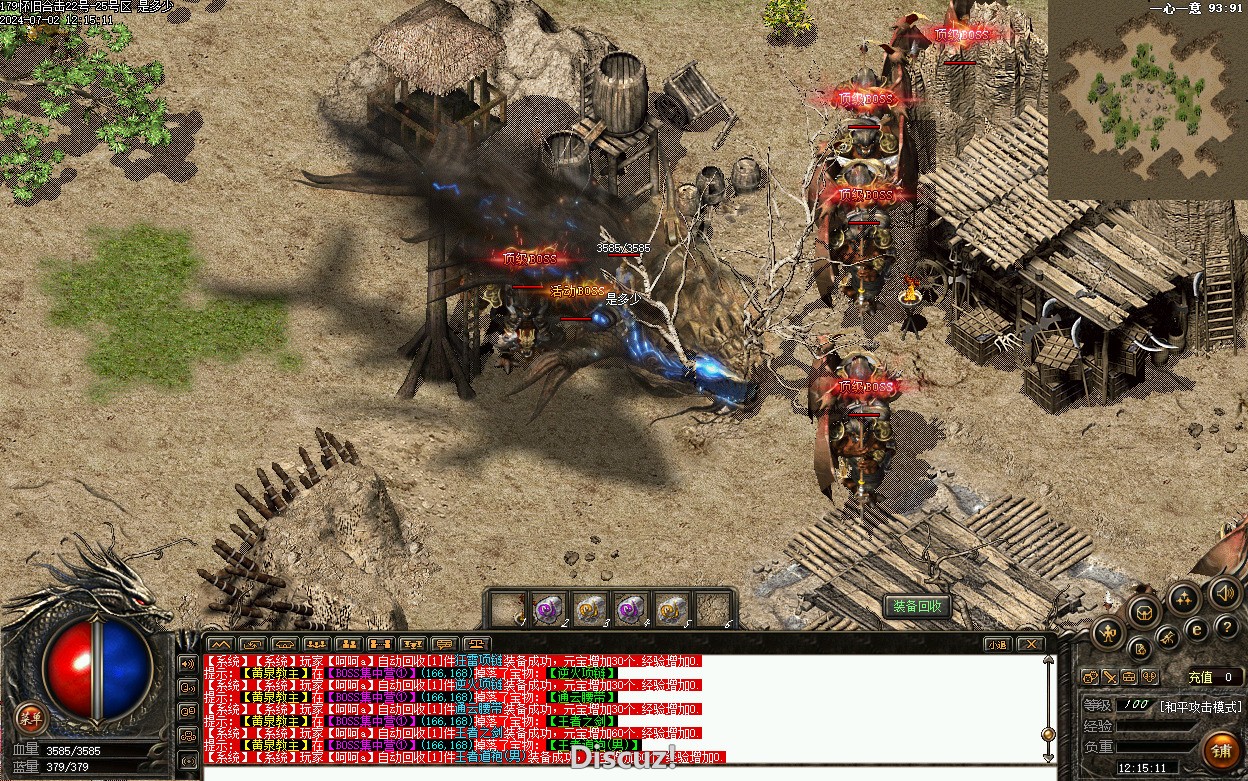
Task: Use the gold scroll in hotbar slot 5
Action: 671,609
